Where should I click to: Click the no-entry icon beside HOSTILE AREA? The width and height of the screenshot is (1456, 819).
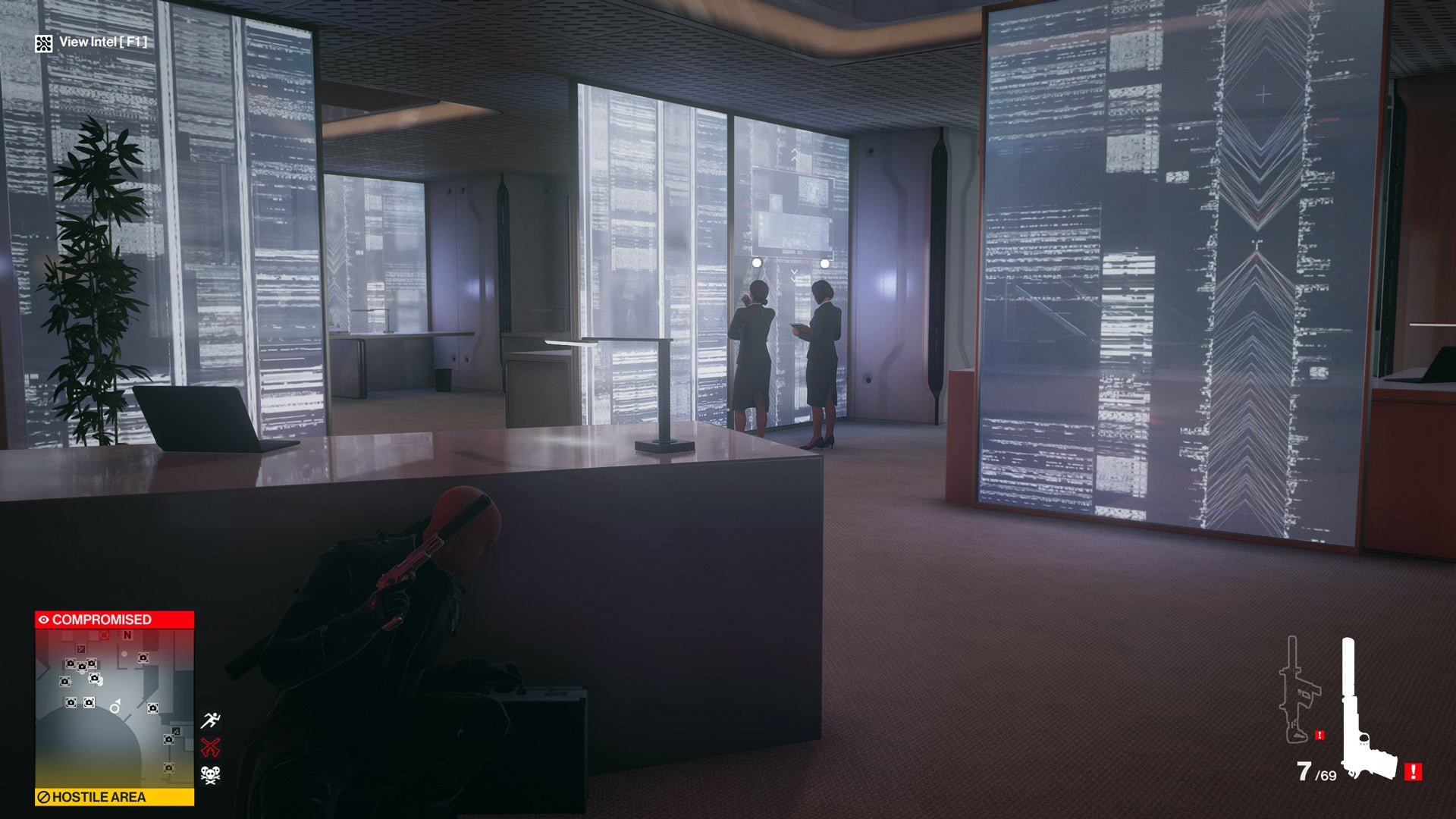tap(44, 798)
